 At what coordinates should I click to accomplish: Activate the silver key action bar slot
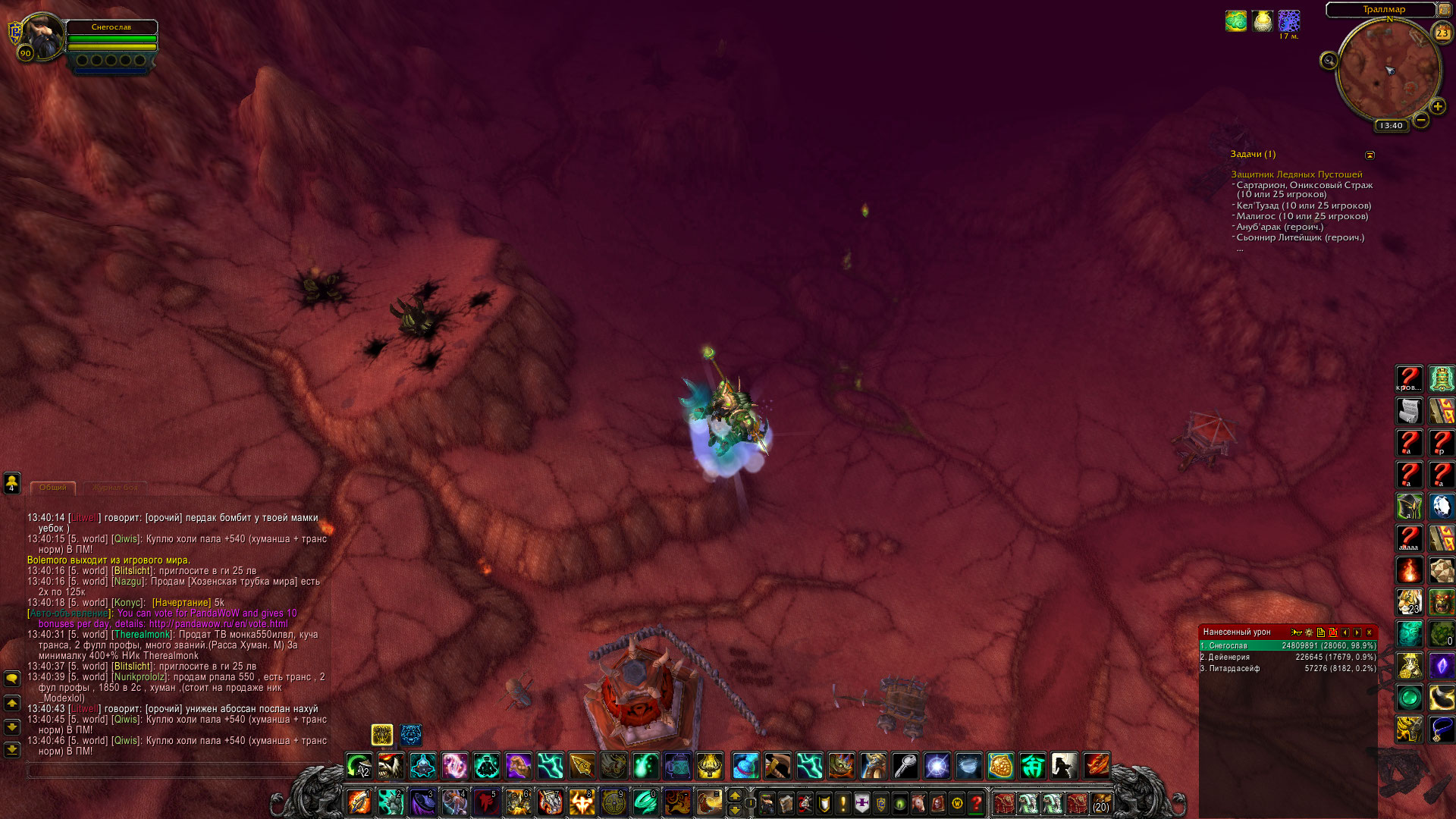(x=905, y=766)
